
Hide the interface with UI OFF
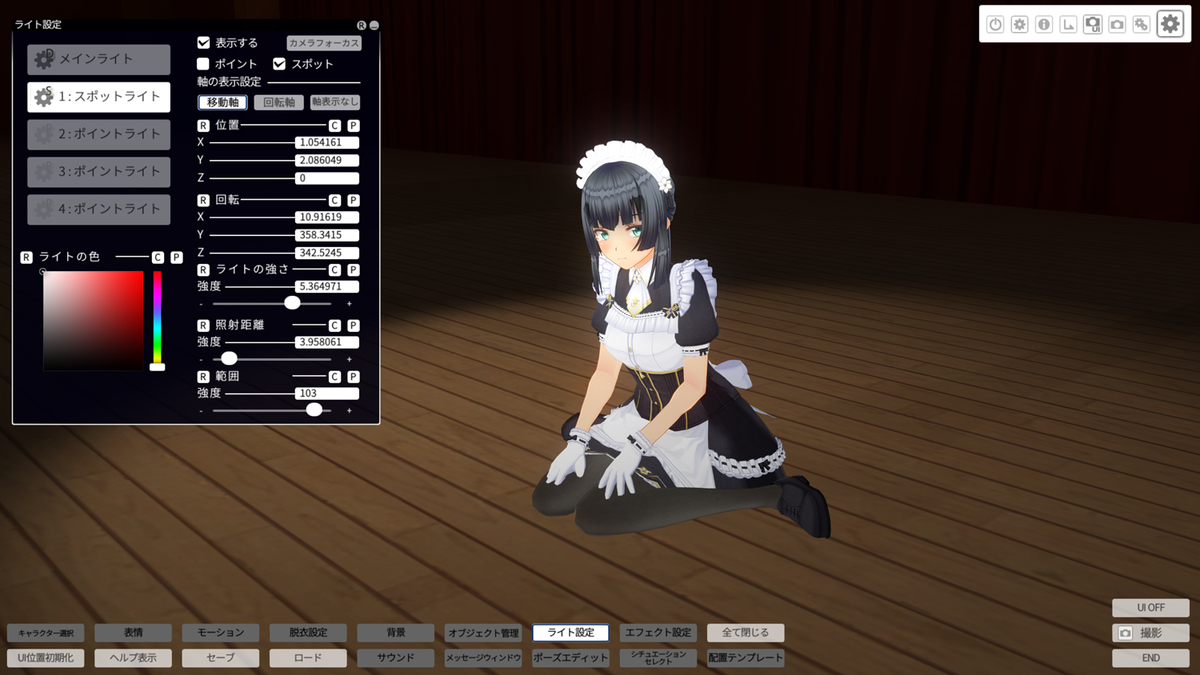[x=1150, y=608]
